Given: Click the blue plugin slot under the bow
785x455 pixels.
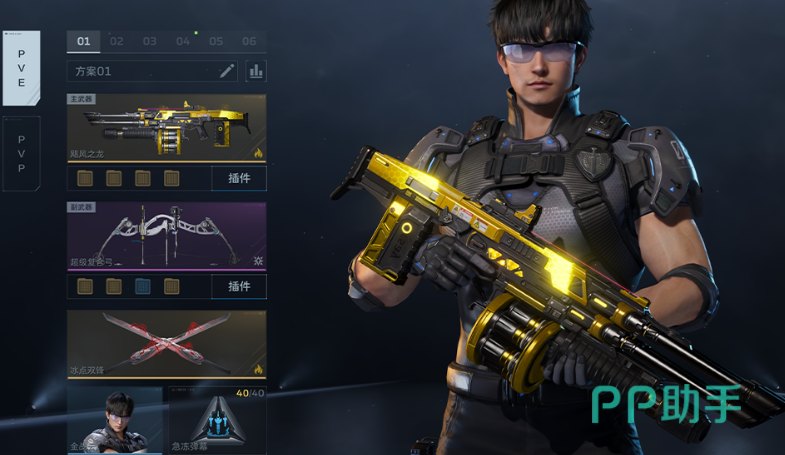Looking at the screenshot, I should point(143,287).
